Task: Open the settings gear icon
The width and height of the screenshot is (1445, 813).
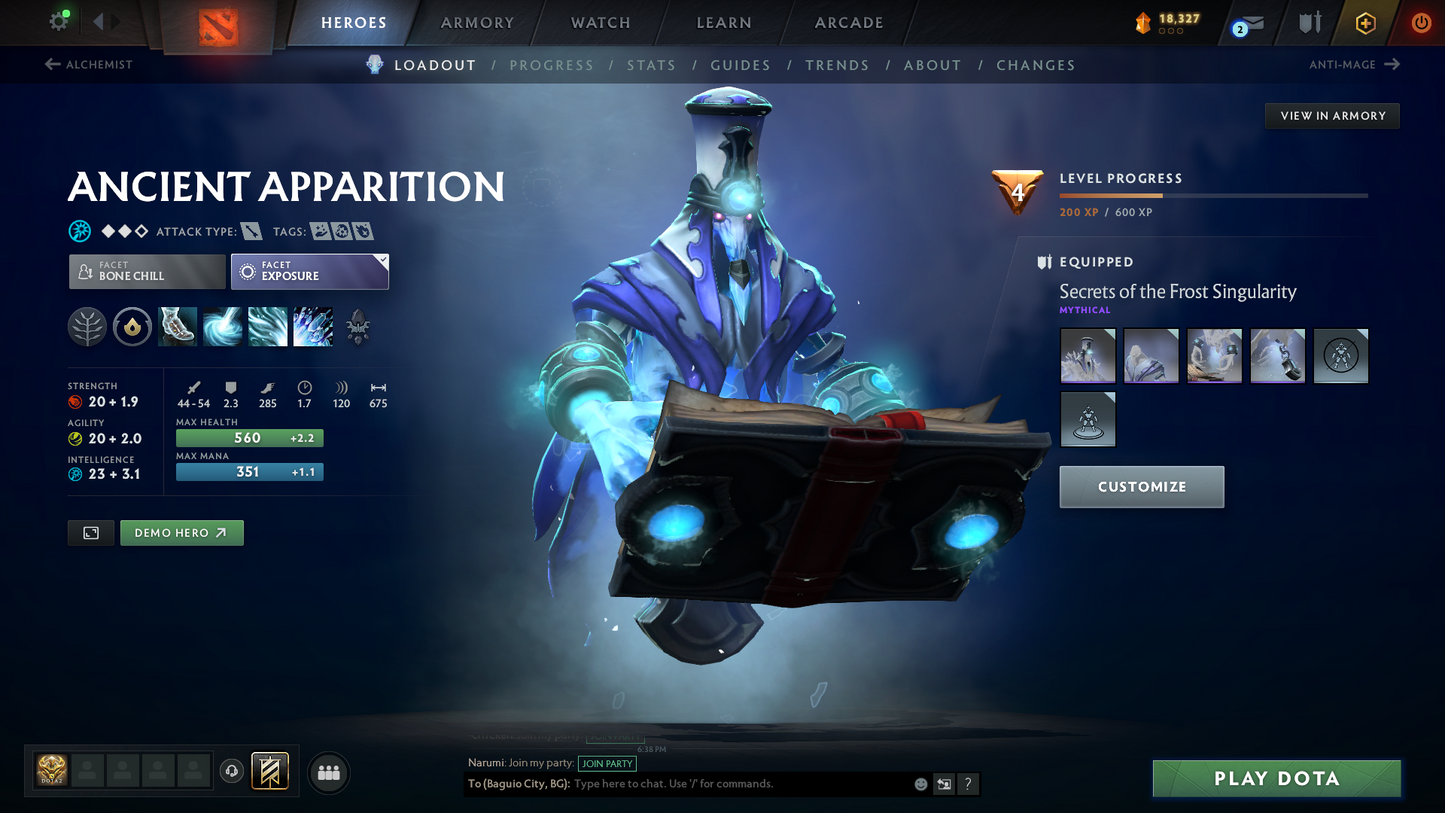Action: pos(59,22)
